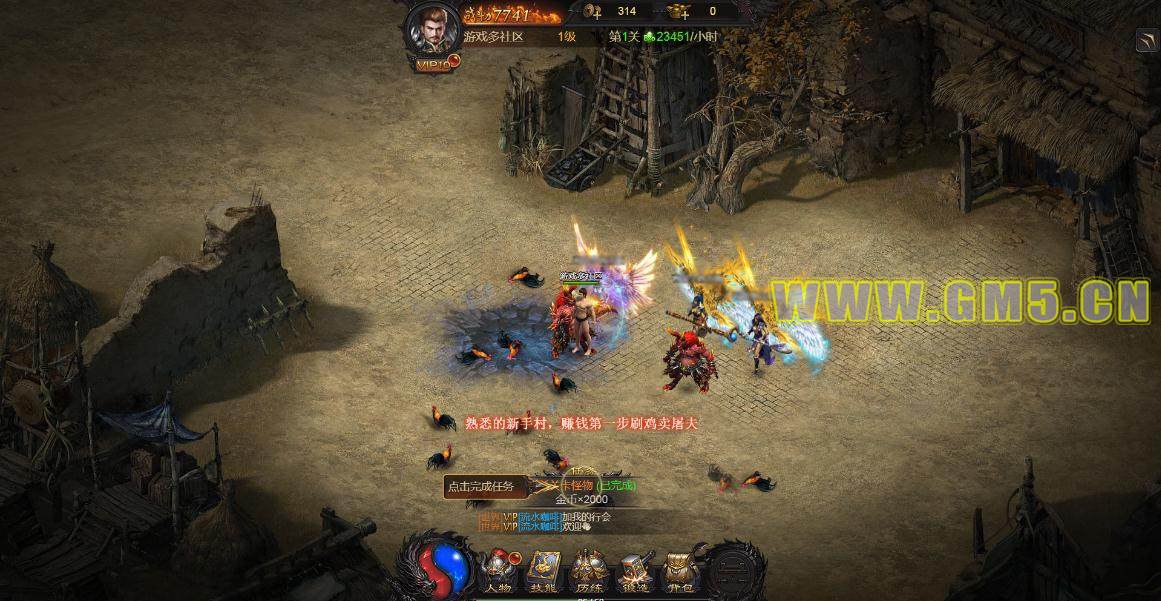Open the 背包 backpack
Image resolution: width=1161 pixels, height=601 pixels.
(x=681, y=572)
